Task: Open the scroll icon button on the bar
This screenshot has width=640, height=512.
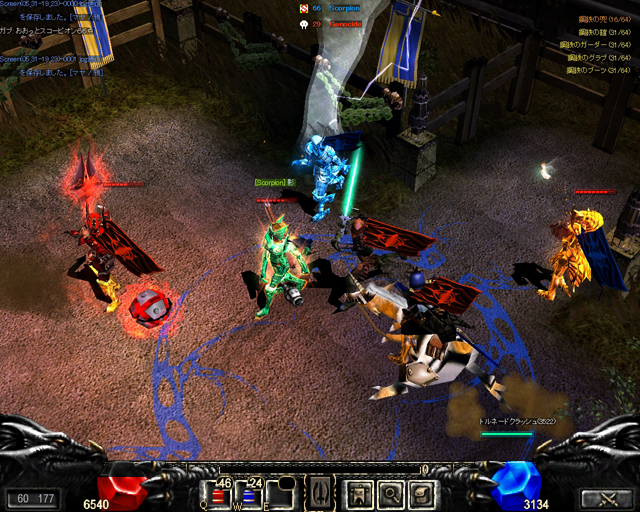Action: (x=423, y=494)
